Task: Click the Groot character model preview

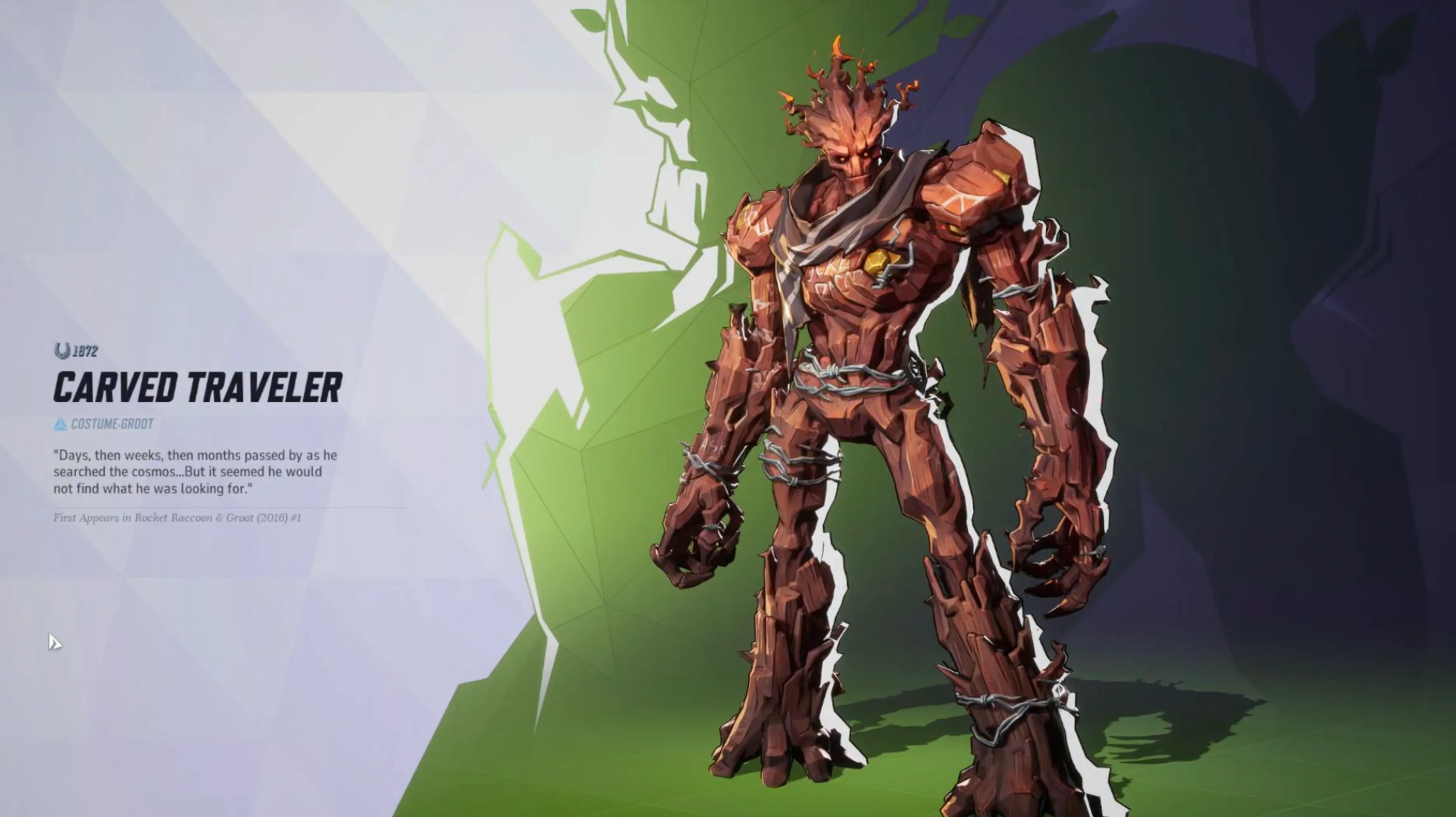Action: [x=876, y=396]
